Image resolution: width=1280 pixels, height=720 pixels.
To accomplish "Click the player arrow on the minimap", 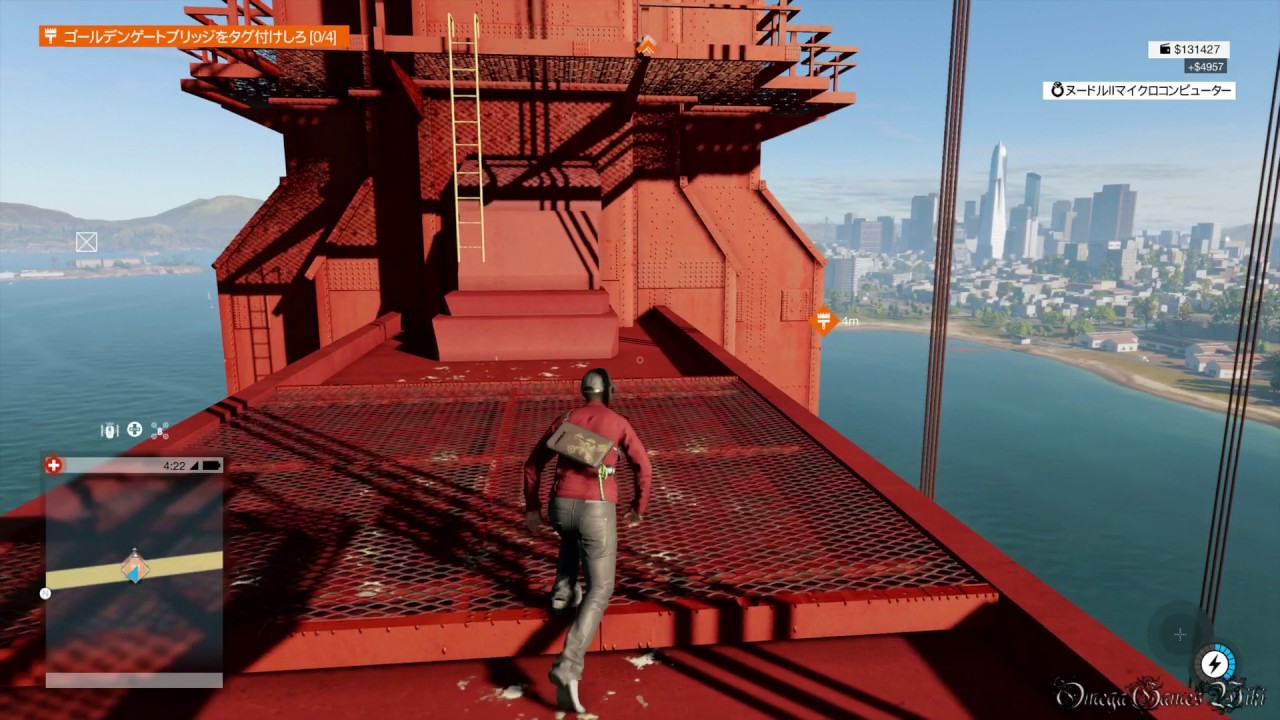I will point(134,568).
